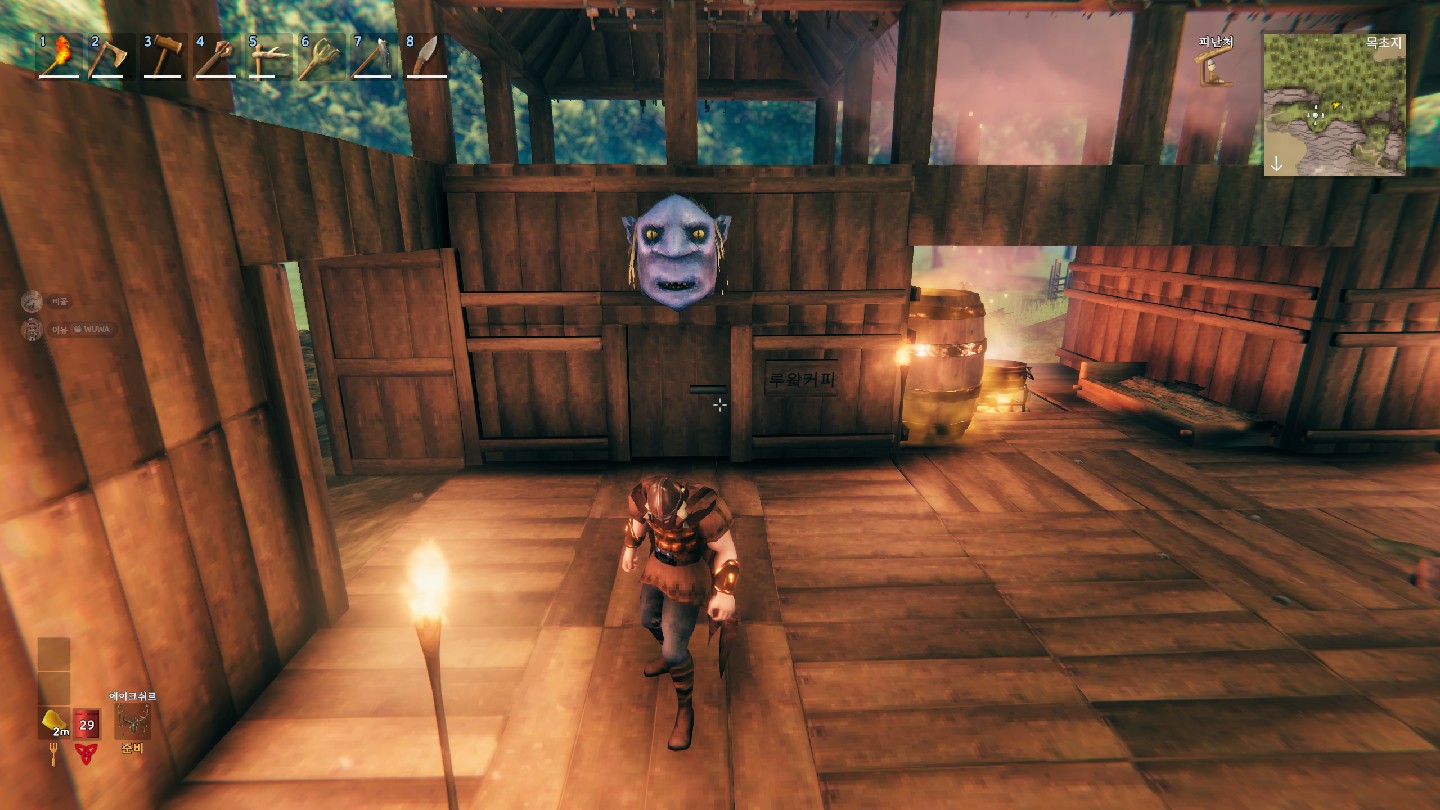This screenshot has width=1440, height=810.
Task: Equip the flint knife in slot 8
Action: tap(425, 56)
